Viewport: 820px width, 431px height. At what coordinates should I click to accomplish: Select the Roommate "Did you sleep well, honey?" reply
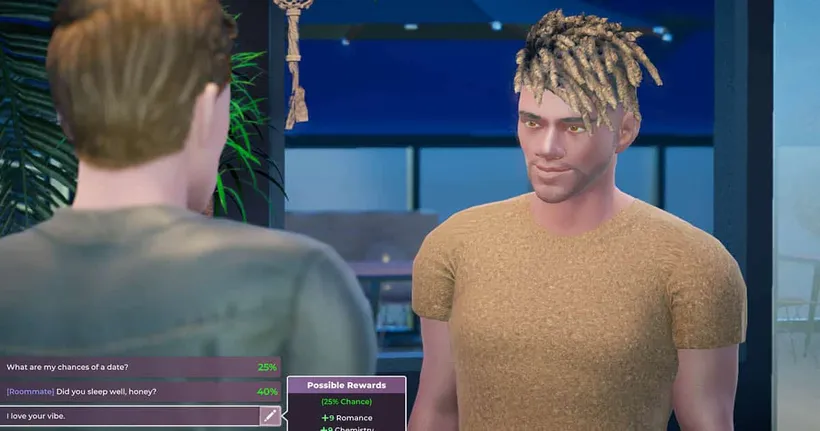coord(140,391)
